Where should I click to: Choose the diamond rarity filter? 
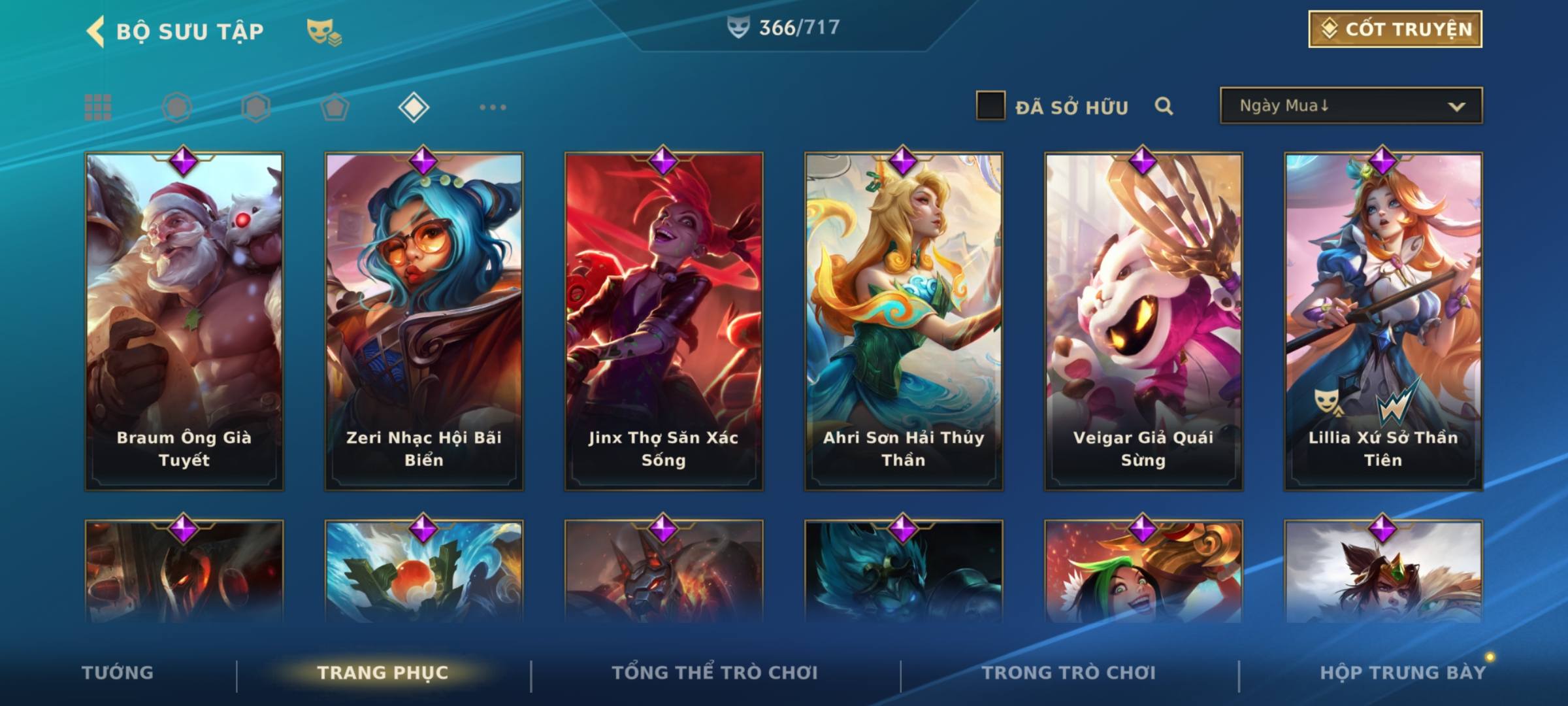[414, 107]
